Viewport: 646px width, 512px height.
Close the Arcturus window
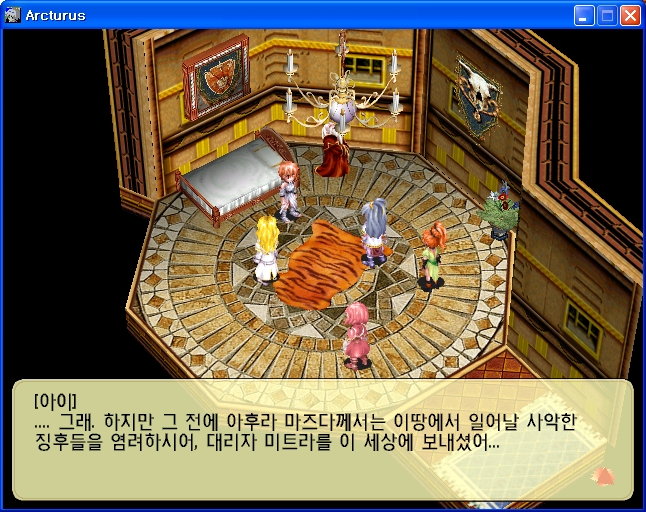(x=630, y=16)
